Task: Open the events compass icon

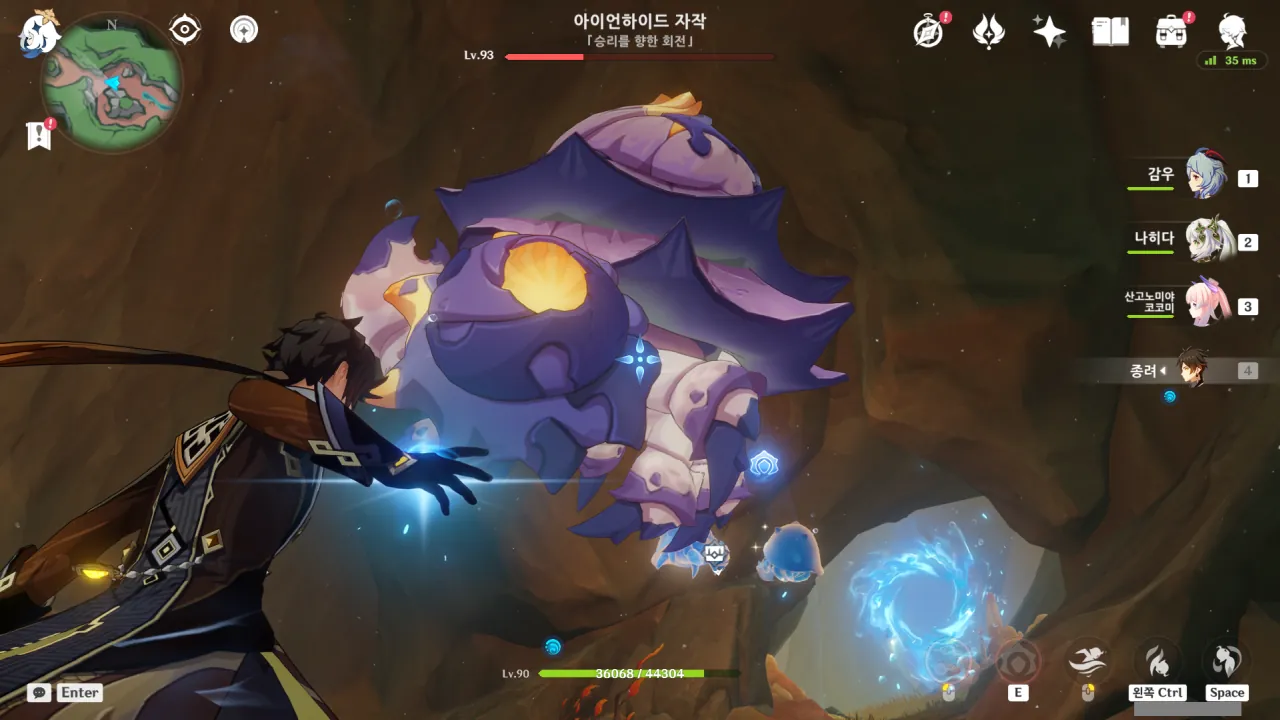Action: tap(929, 32)
